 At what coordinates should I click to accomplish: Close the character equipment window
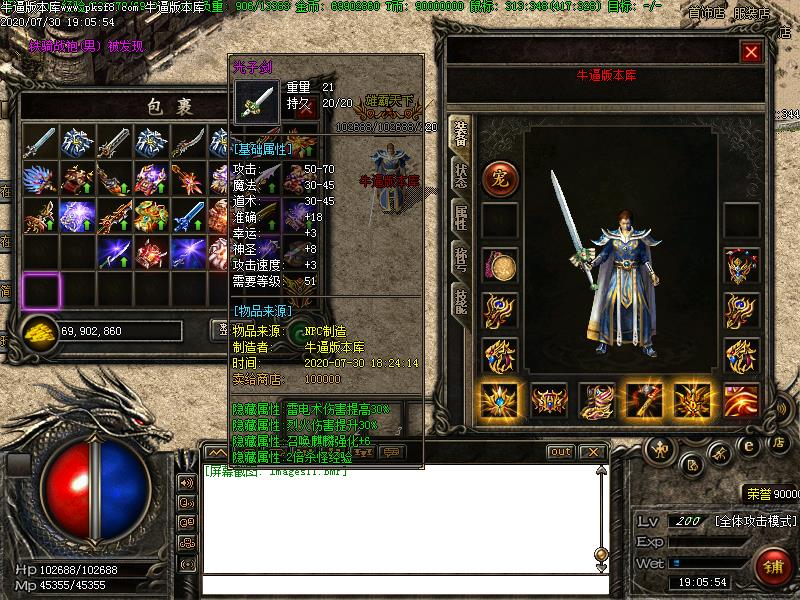751,51
